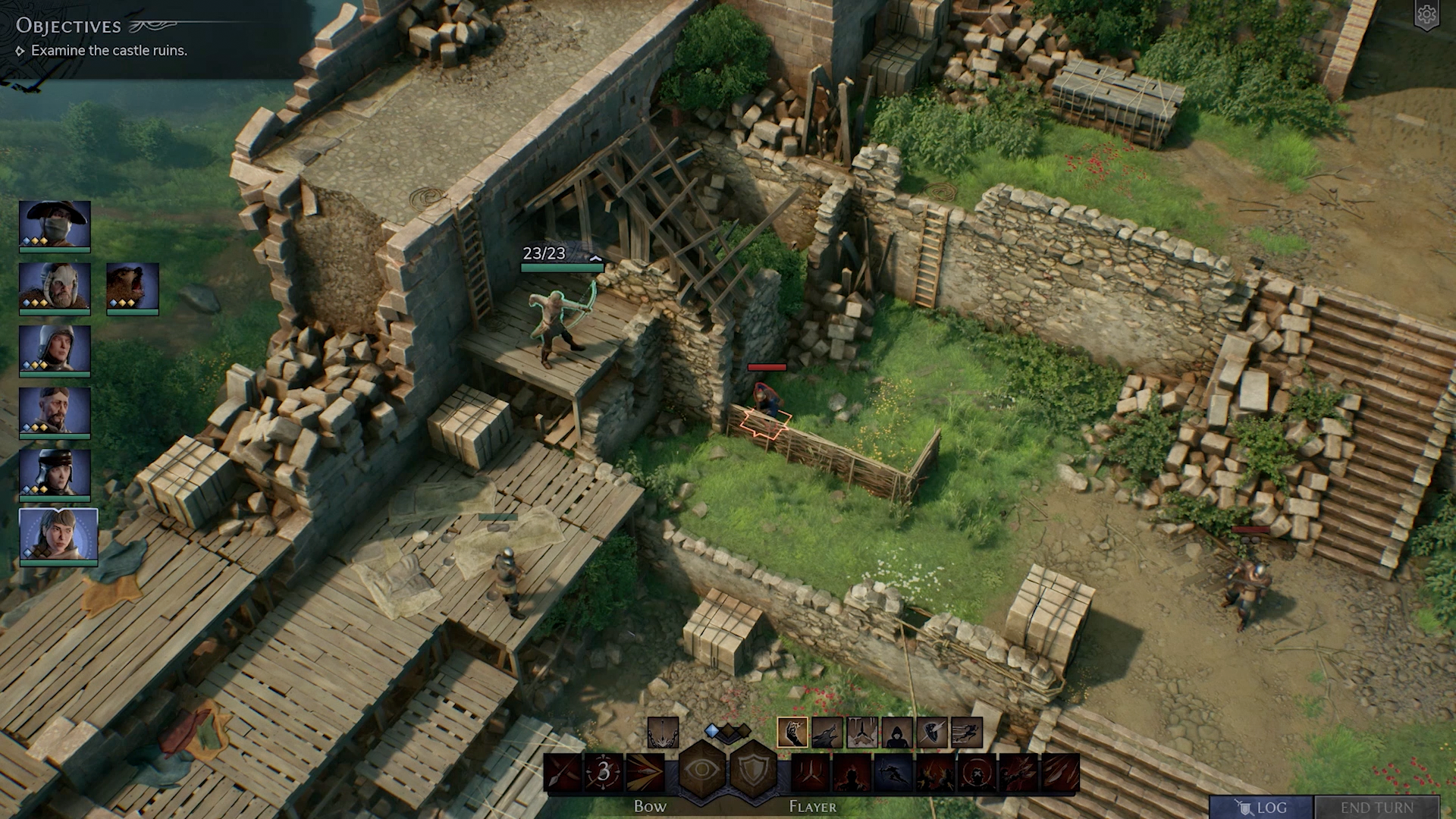Open the settings gear icon
This screenshot has height=819, width=1456.
tap(1426, 15)
